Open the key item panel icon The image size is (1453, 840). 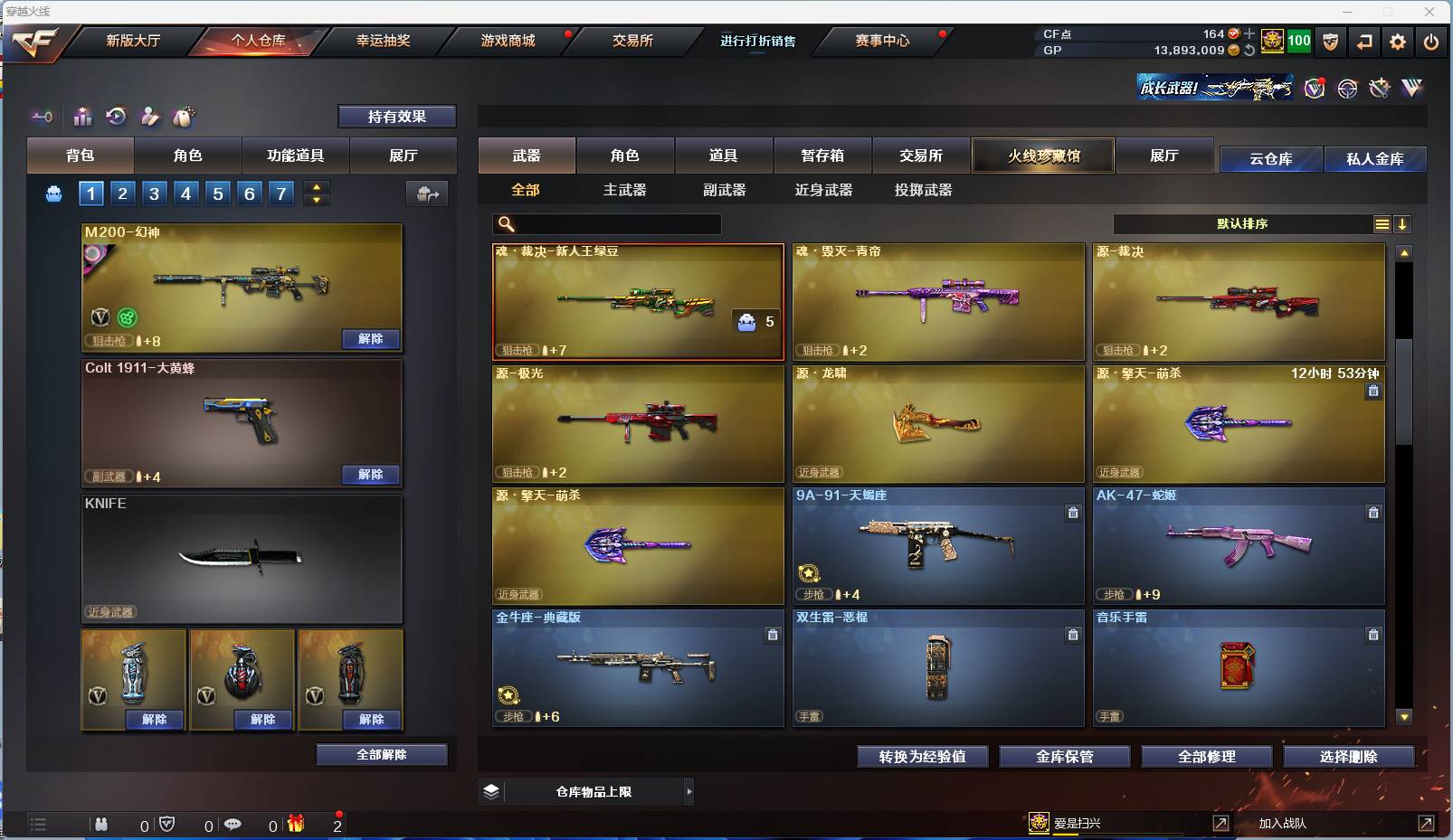tap(42, 117)
